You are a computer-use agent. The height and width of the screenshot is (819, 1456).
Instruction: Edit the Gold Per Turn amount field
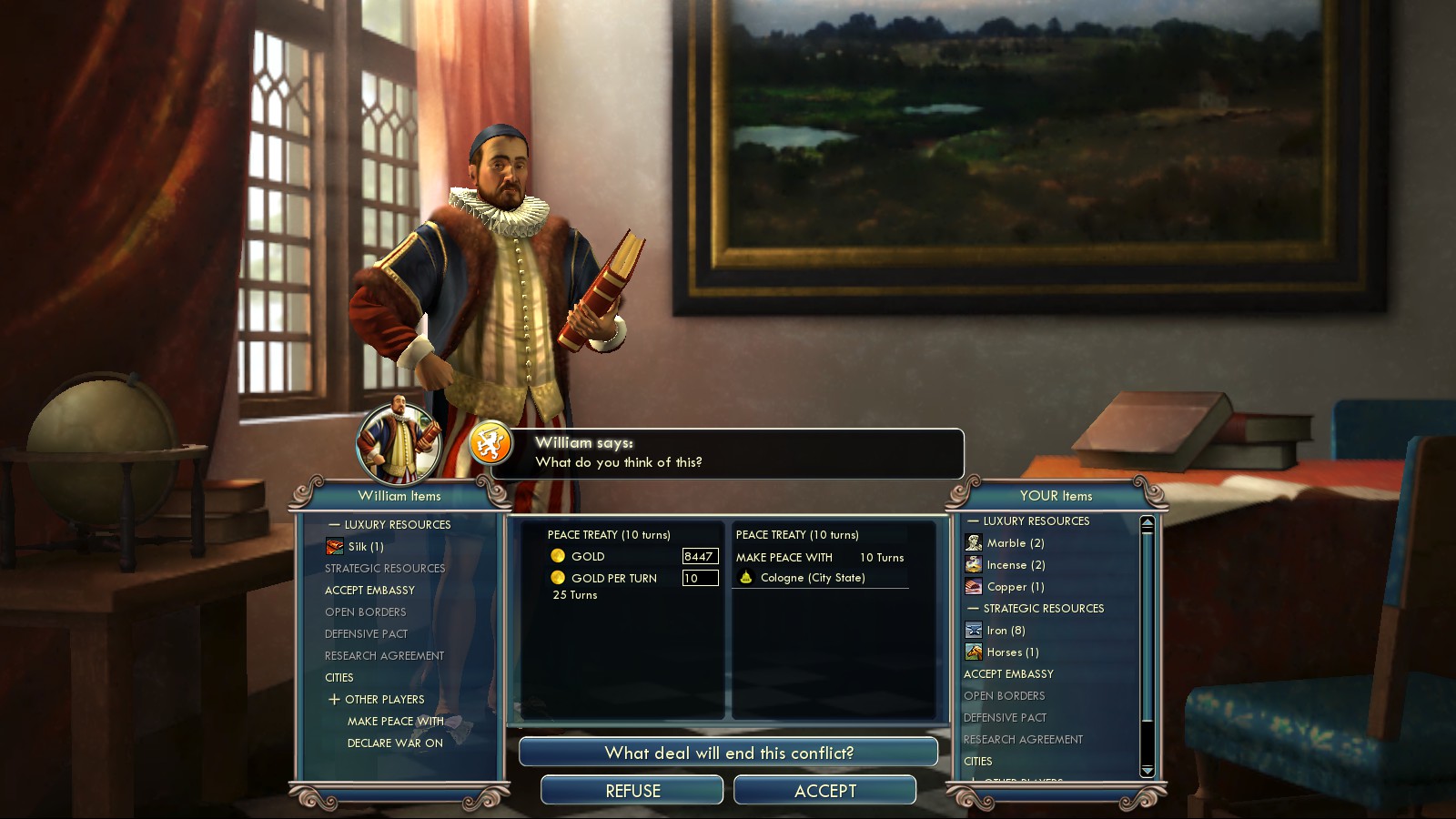pos(700,578)
